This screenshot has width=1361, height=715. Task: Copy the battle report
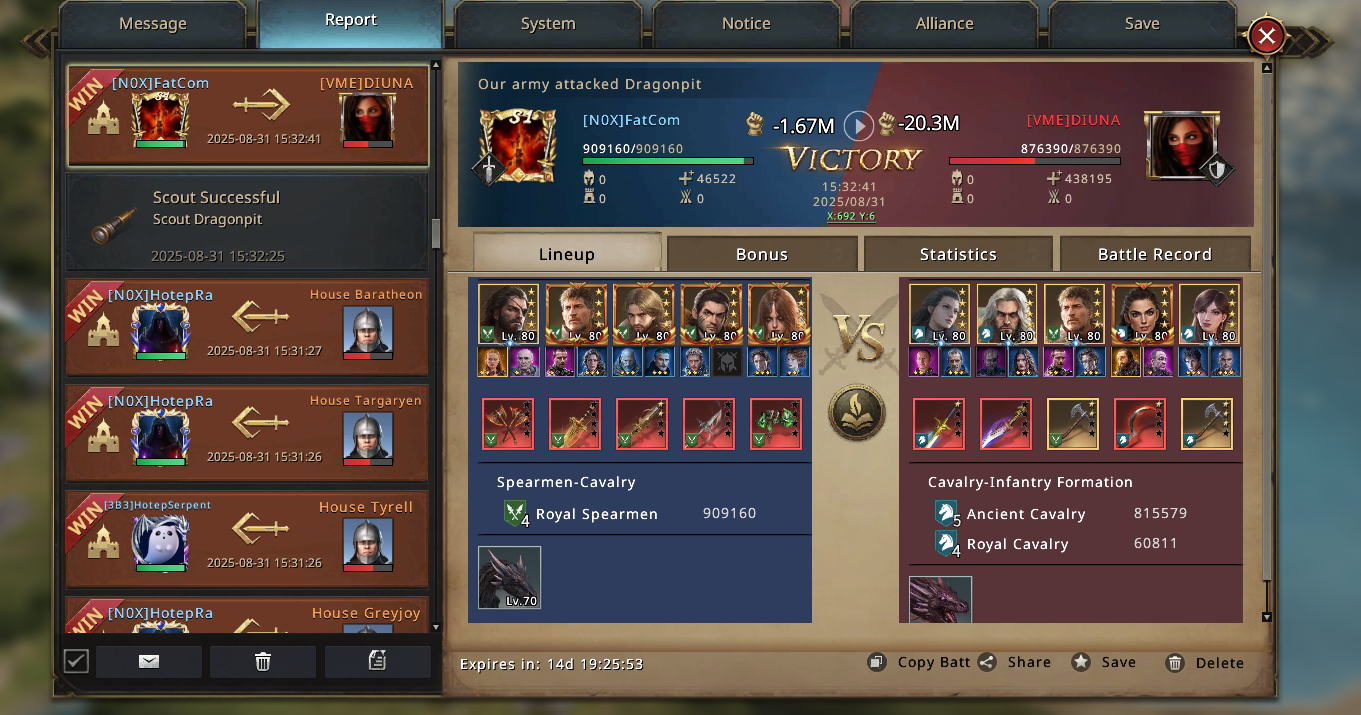(920, 662)
